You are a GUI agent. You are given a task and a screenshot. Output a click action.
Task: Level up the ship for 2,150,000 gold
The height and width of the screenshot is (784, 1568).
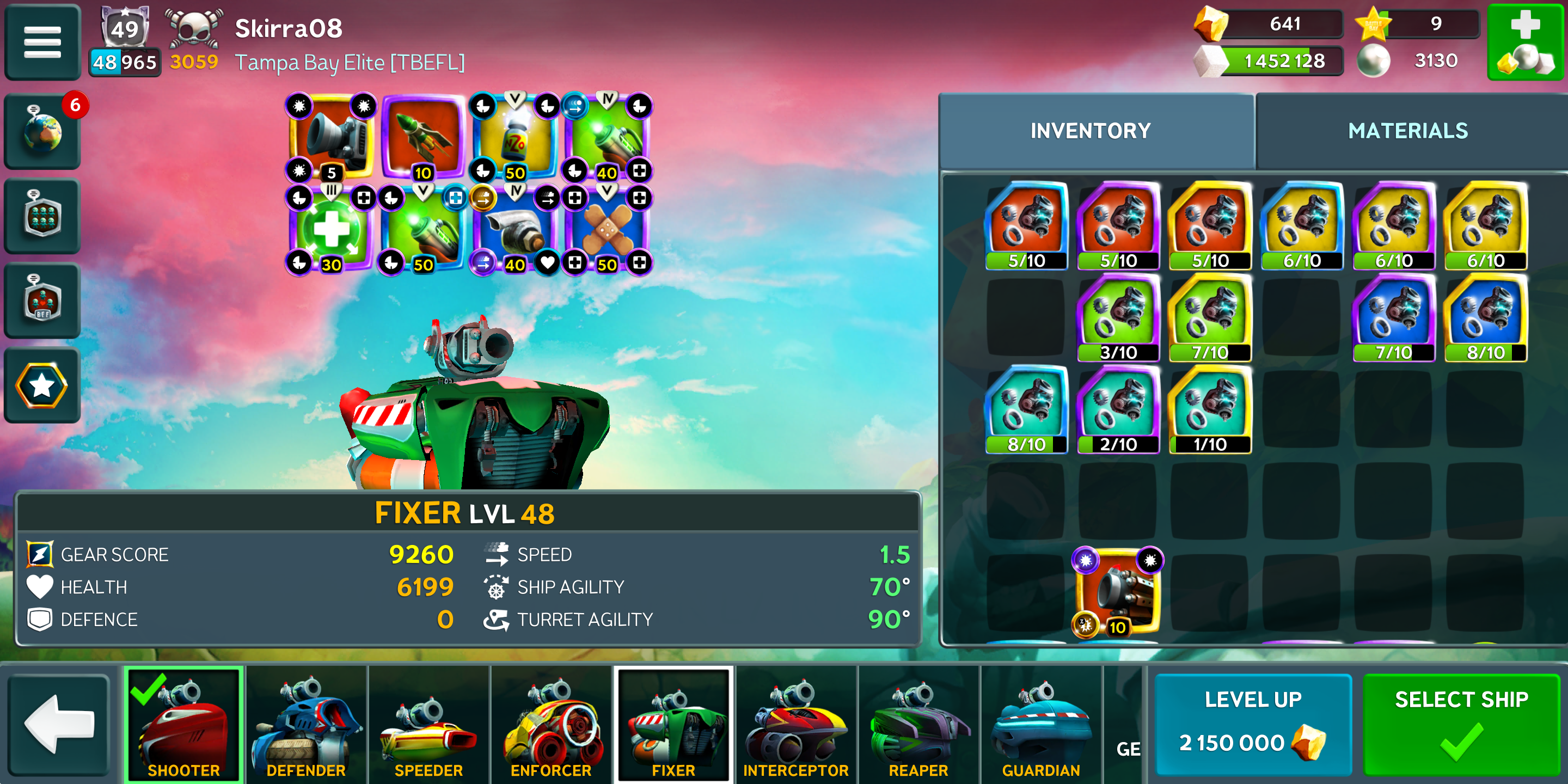click(1253, 724)
